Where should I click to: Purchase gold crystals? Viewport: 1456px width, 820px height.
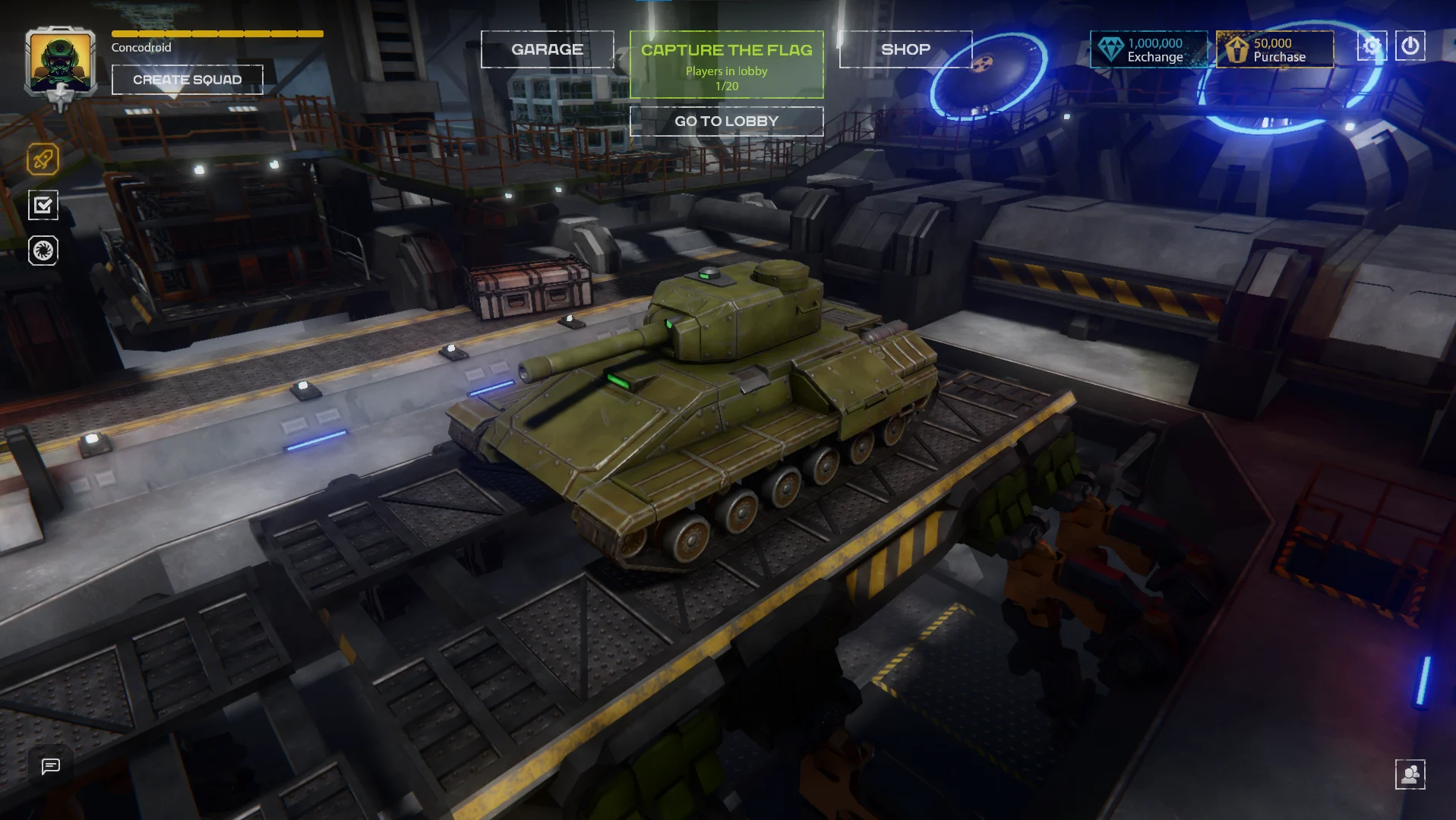click(1274, 50)
